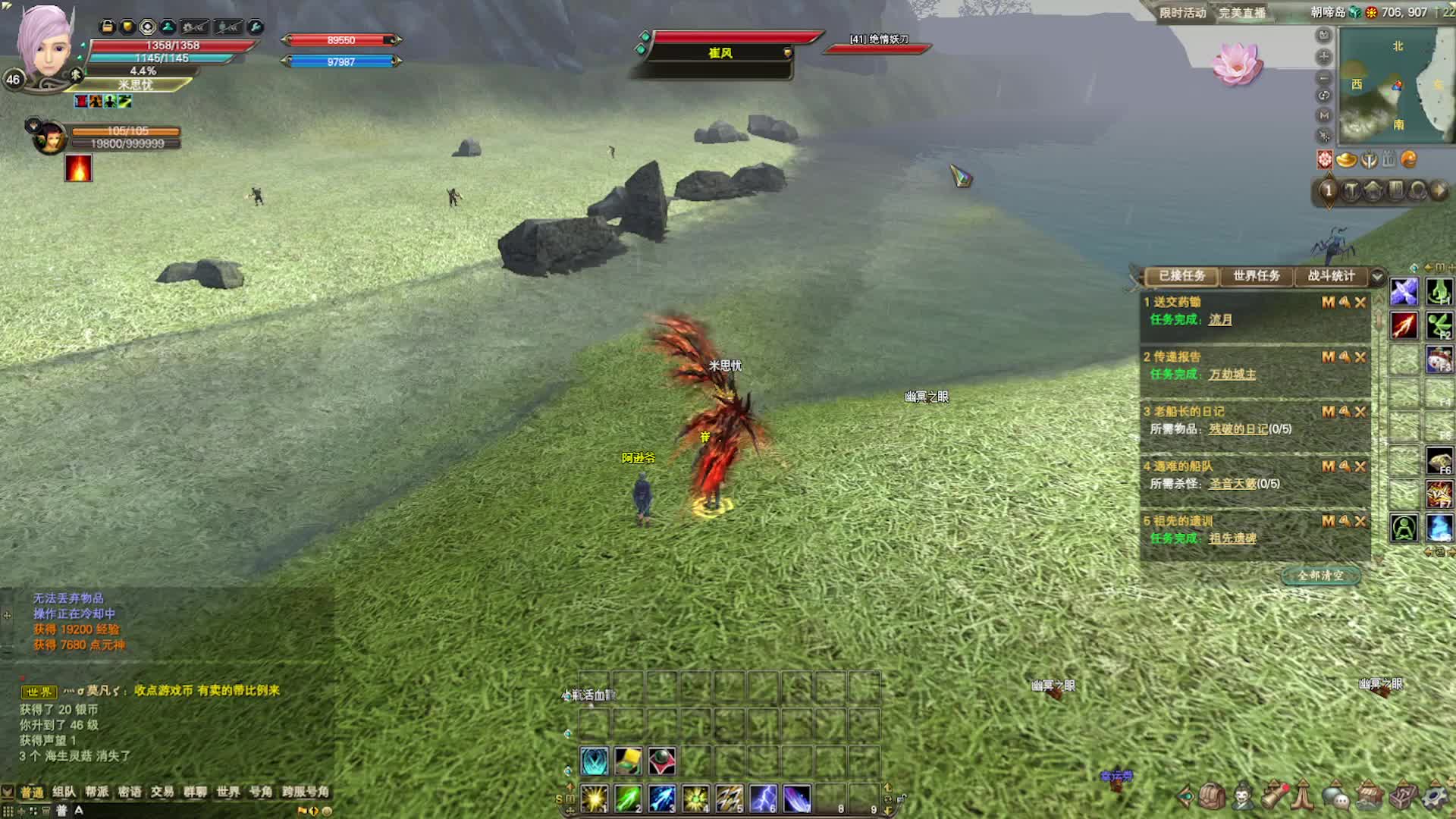This screenshot has height=819, width=1456.
Task: Open the gear settings icon
Action: click(x=1436, y=797)
